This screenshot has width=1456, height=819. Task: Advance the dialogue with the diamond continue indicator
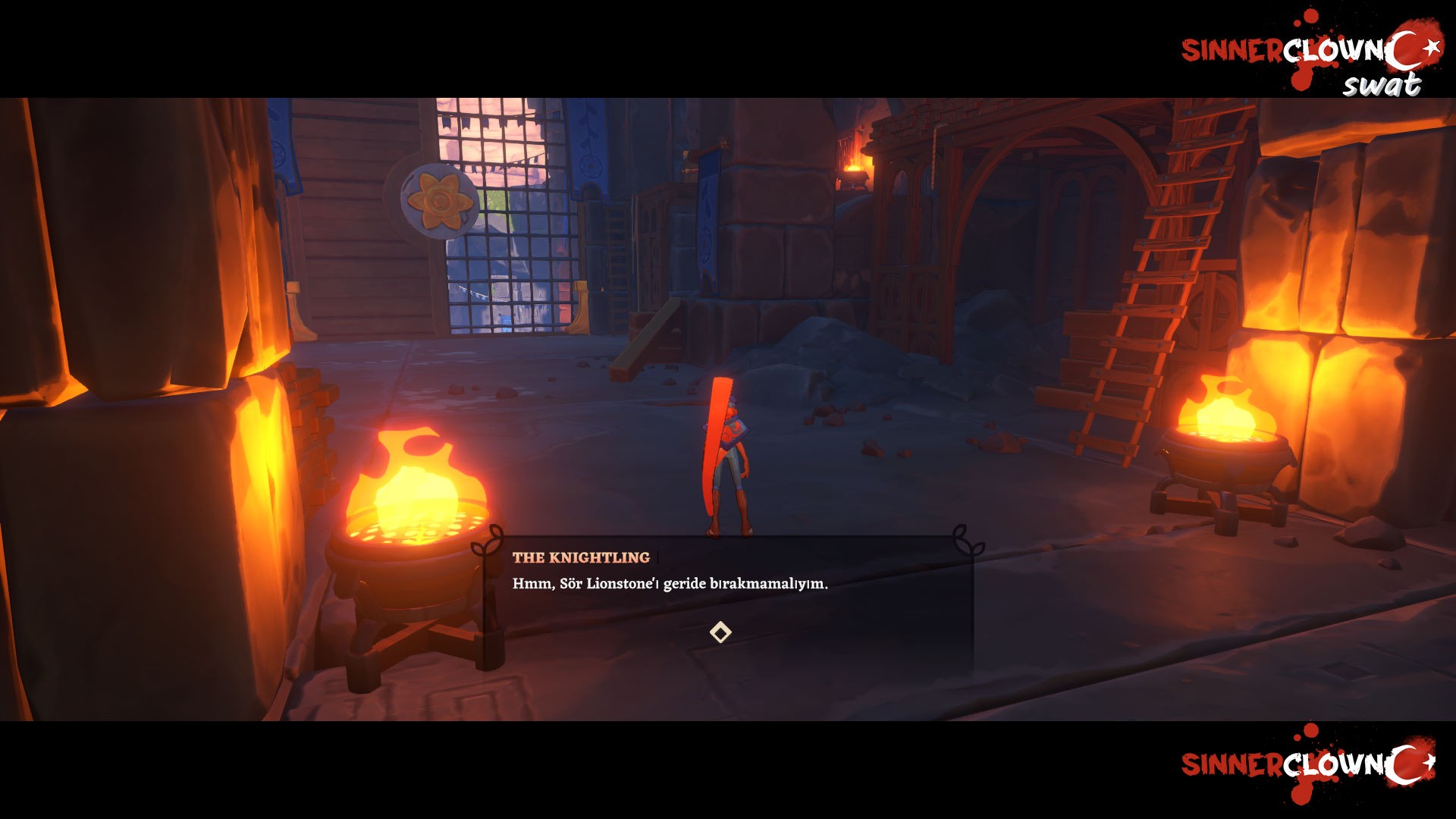(x=720, y=632)
